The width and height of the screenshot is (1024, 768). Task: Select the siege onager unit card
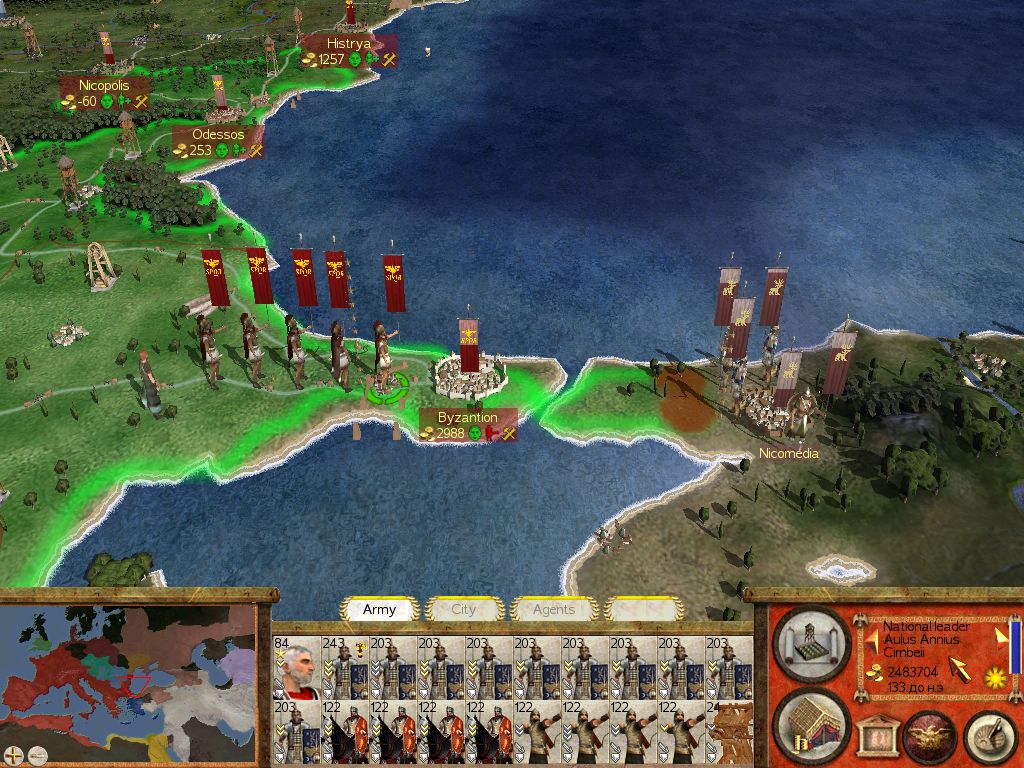729,732
